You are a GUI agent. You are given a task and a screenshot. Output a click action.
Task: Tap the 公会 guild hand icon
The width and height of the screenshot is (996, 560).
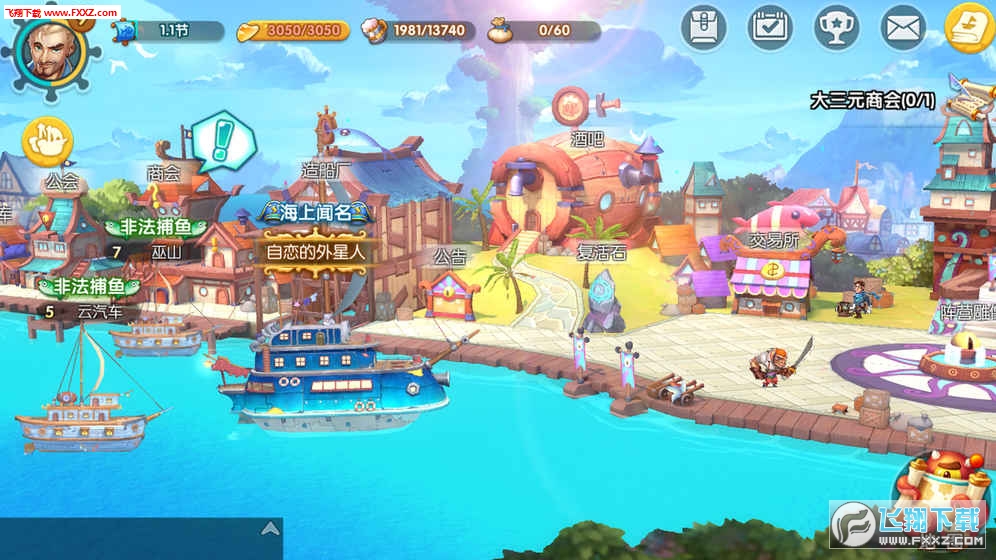tap(47, 141)
